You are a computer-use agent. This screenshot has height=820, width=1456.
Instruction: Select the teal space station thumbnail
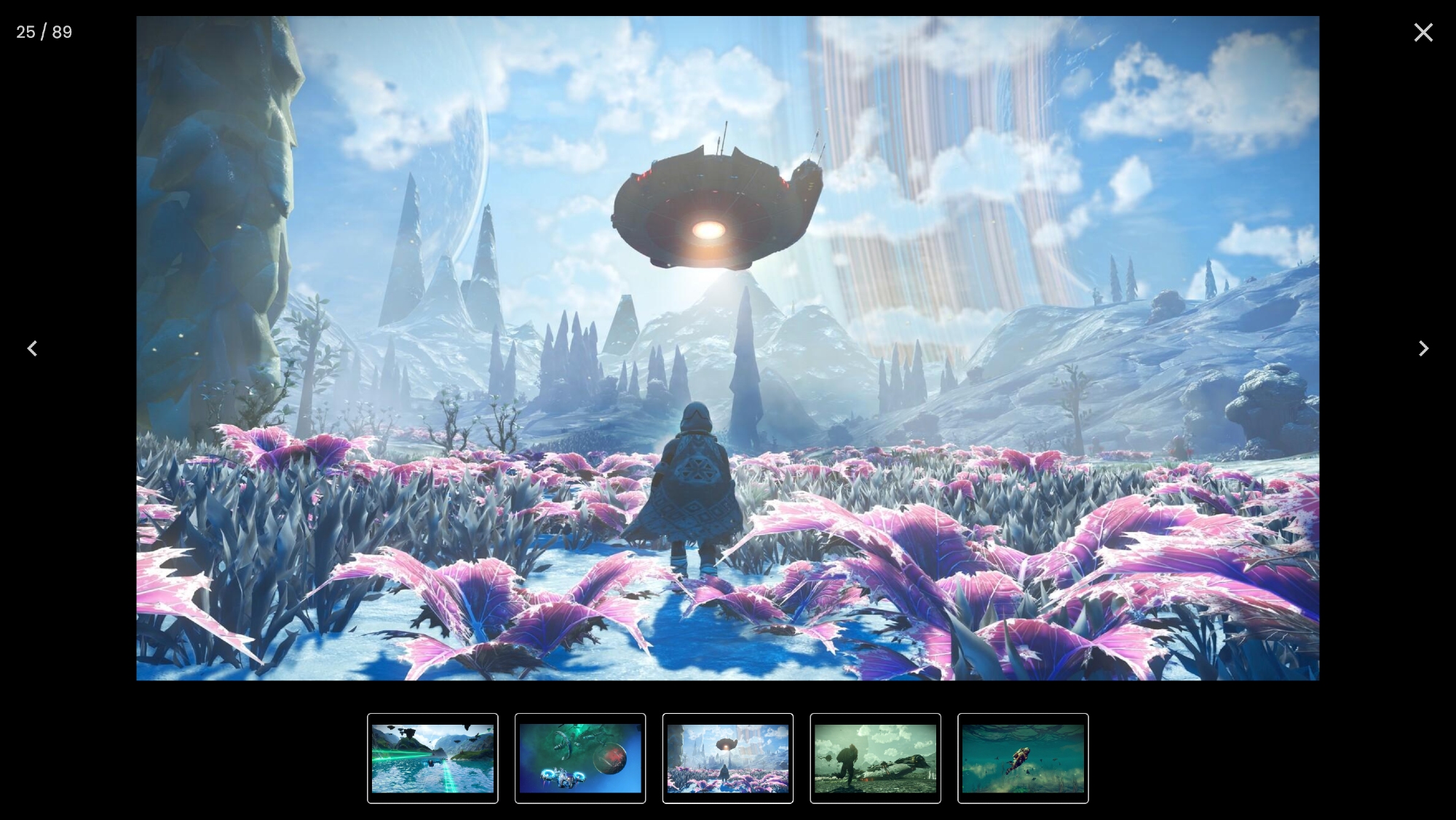coord(580,758)
